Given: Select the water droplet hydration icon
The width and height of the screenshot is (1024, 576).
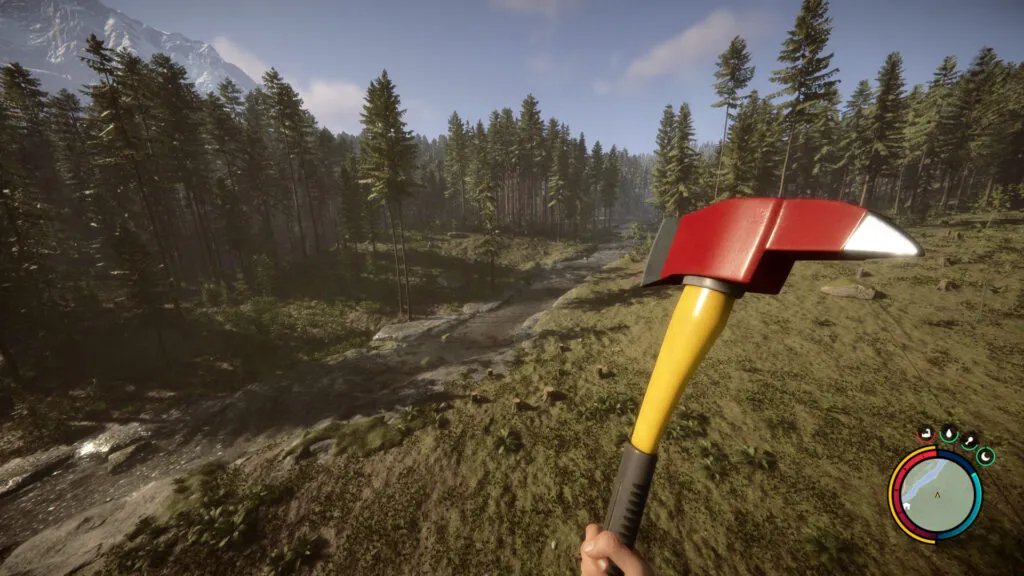Looking at the screenshot, I should click(x=949, y=433).
